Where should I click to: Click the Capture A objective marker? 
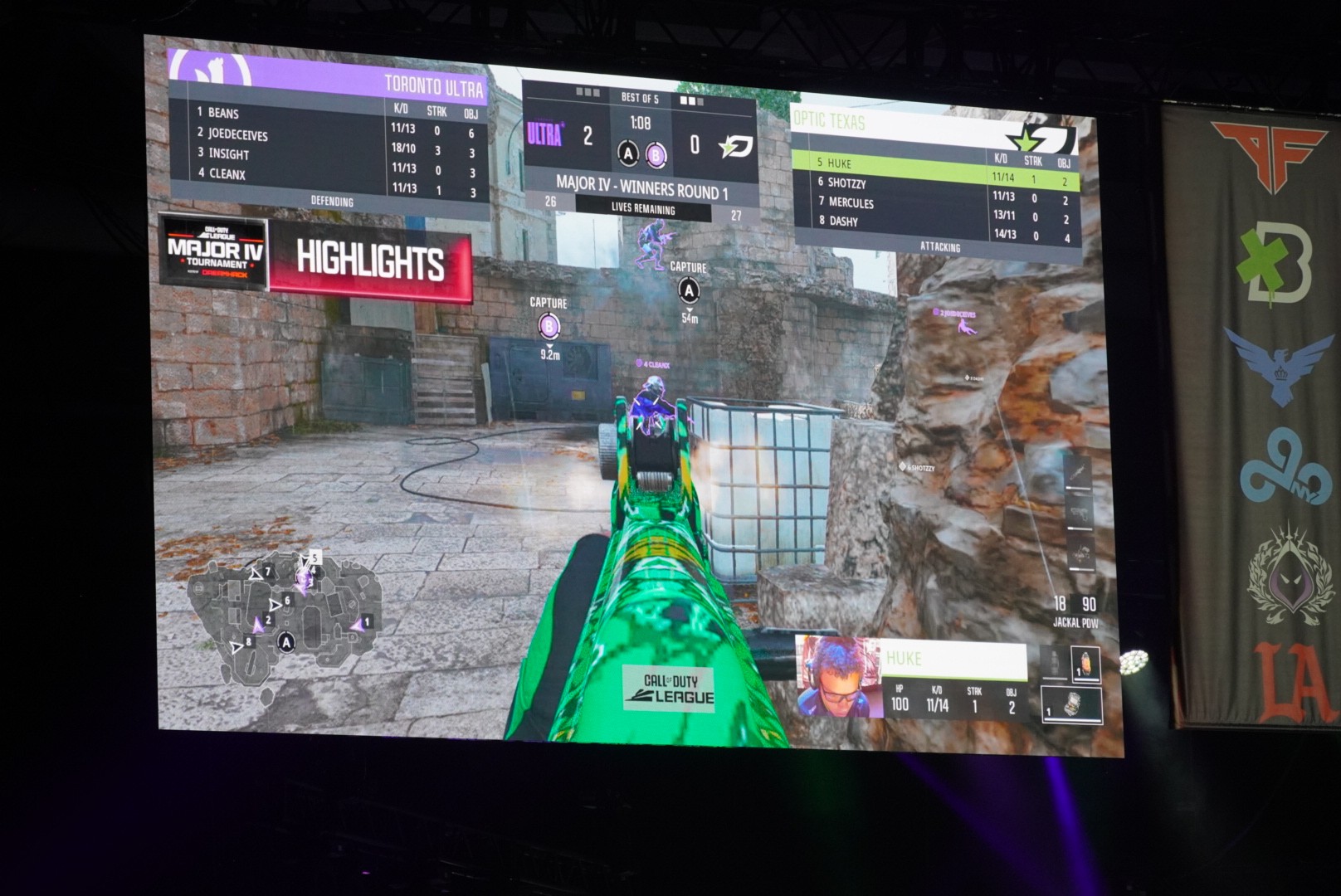click(x=689, y=290)
